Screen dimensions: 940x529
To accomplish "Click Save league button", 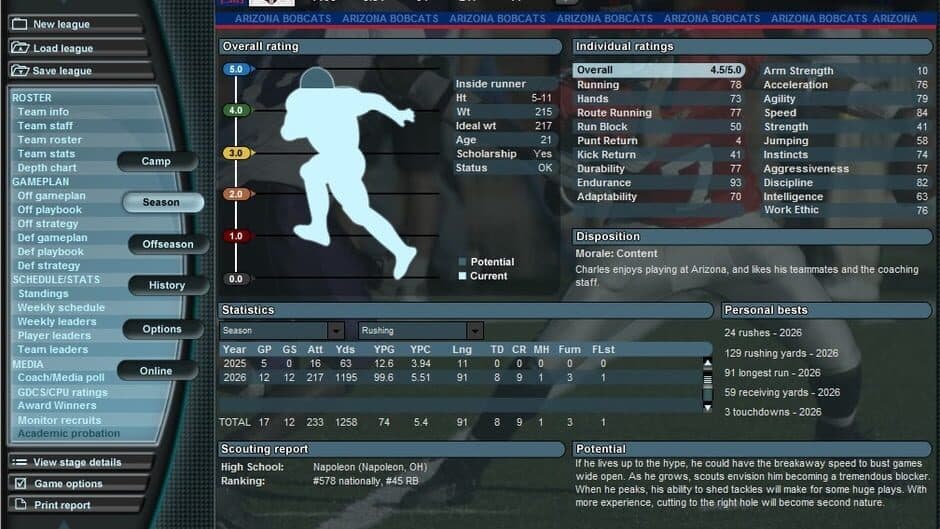I will click(62, 71).
